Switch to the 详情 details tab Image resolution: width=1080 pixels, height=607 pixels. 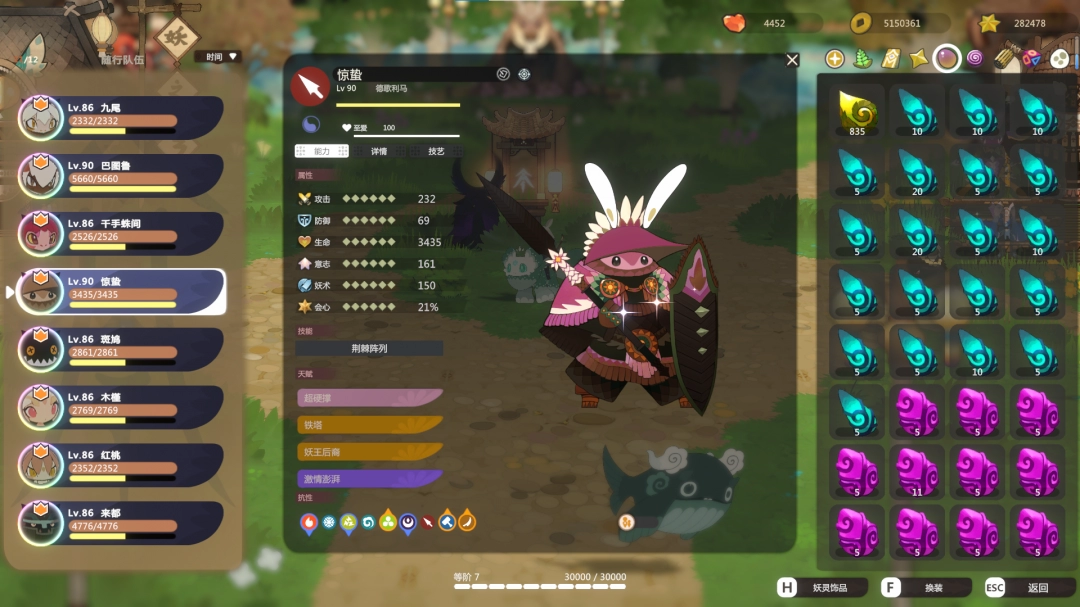[x=379, y=151]
